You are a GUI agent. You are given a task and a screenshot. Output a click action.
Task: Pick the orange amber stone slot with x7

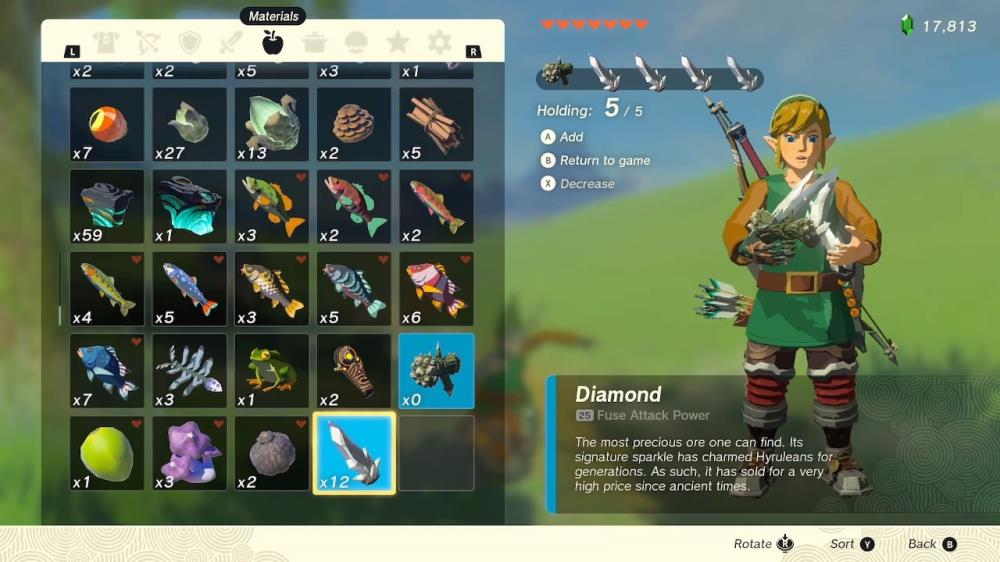tap(107, 124)
